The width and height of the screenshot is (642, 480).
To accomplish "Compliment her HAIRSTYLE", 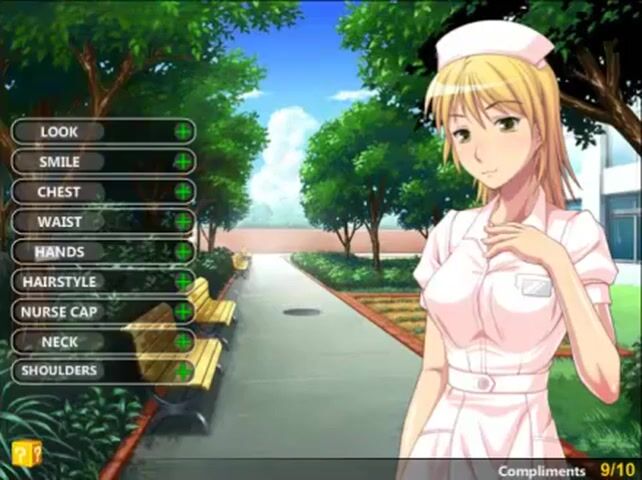I will [102, 281].
